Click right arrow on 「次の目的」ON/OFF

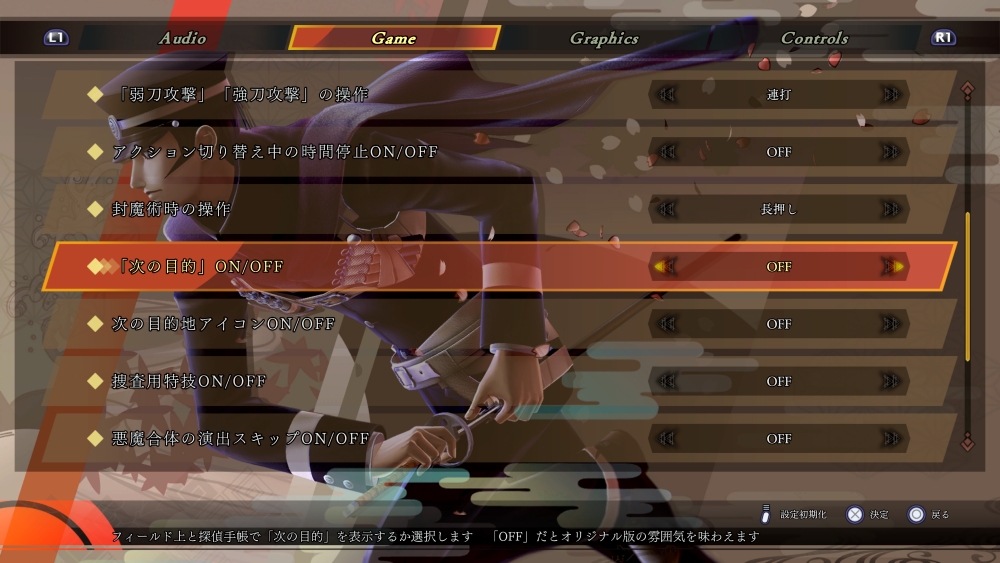point(892,267)
